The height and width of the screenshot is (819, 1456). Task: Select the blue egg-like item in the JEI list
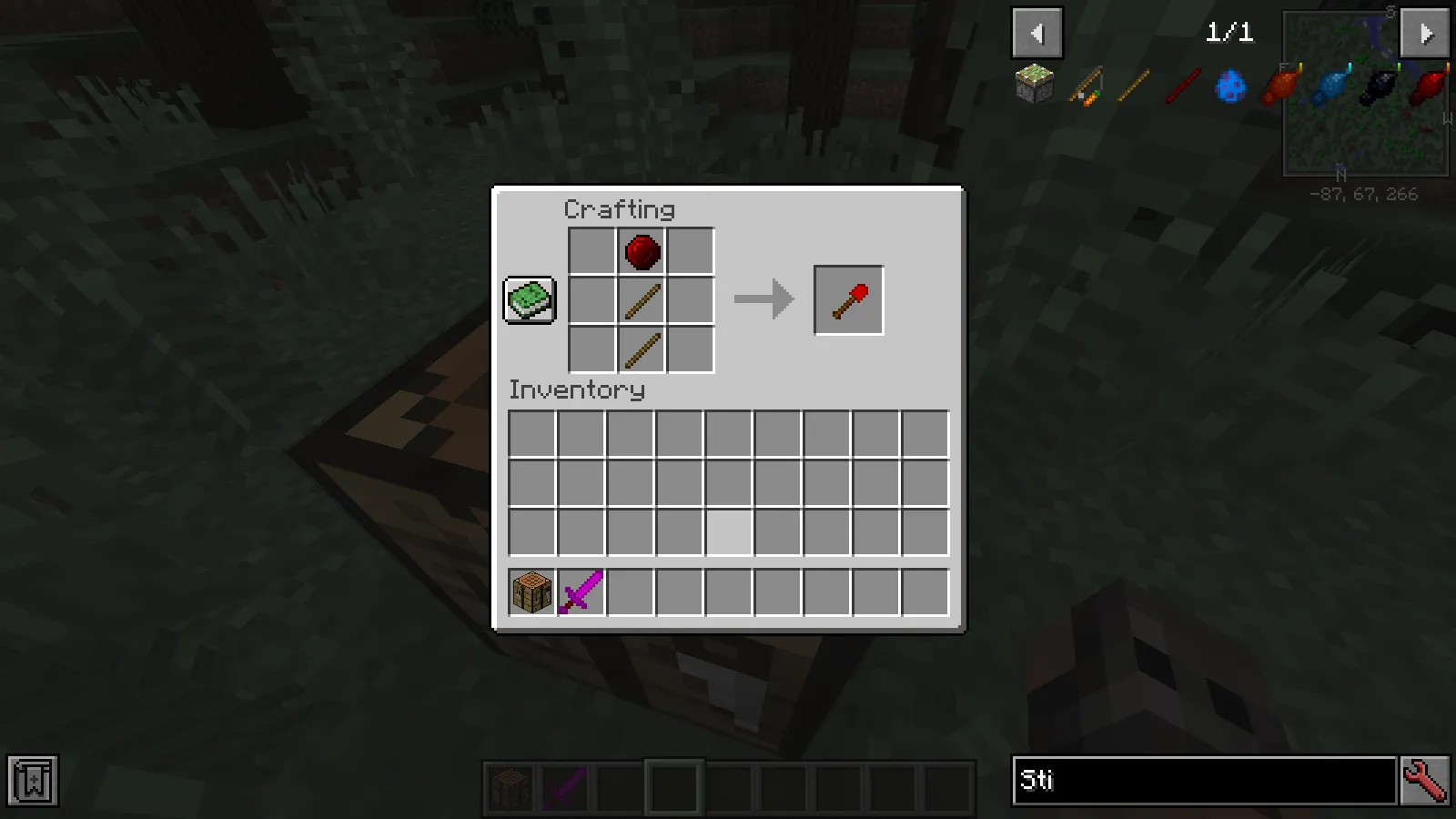click(1229, 84)
